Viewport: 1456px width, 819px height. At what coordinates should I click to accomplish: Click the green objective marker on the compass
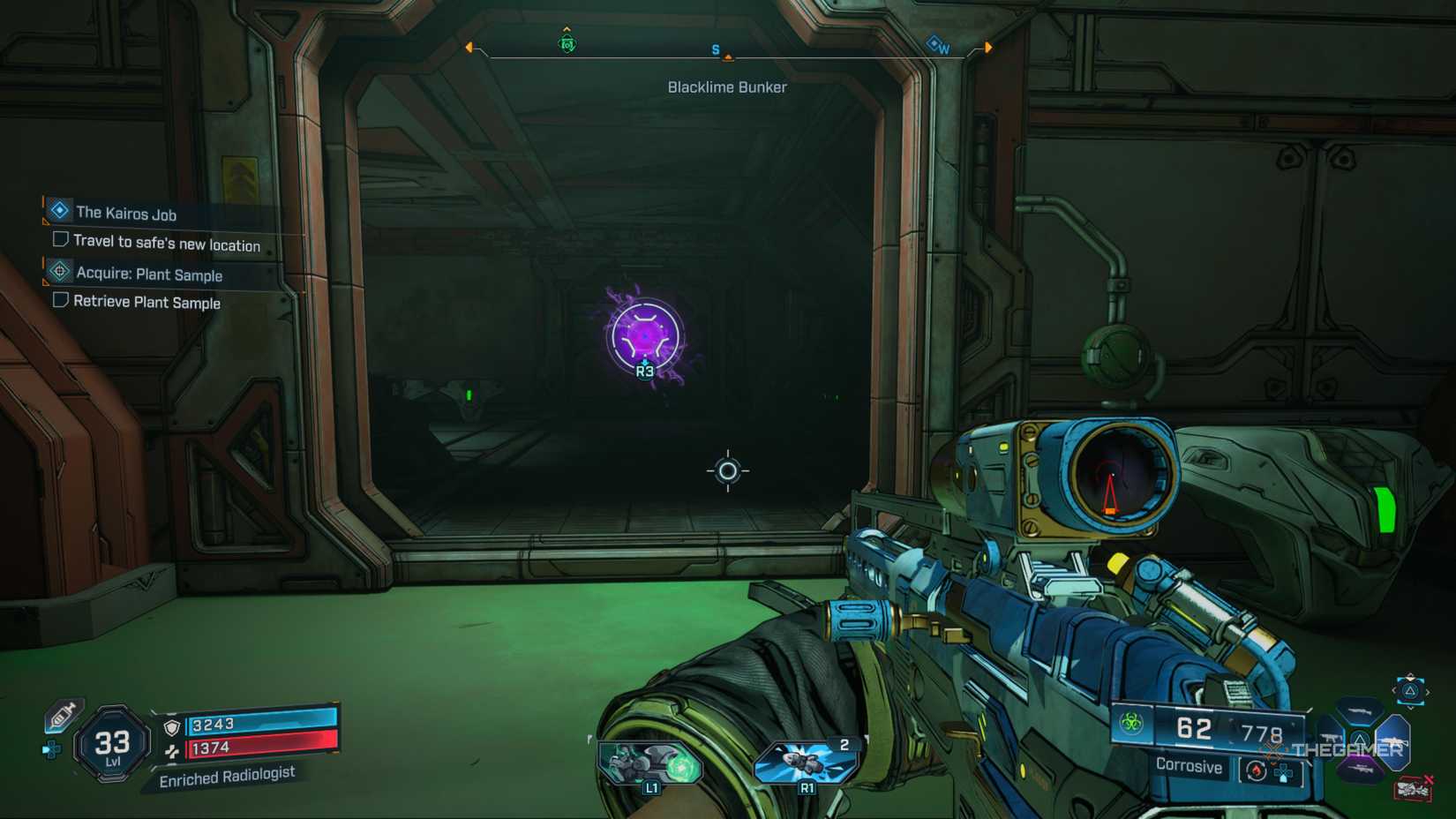point(567,43)
